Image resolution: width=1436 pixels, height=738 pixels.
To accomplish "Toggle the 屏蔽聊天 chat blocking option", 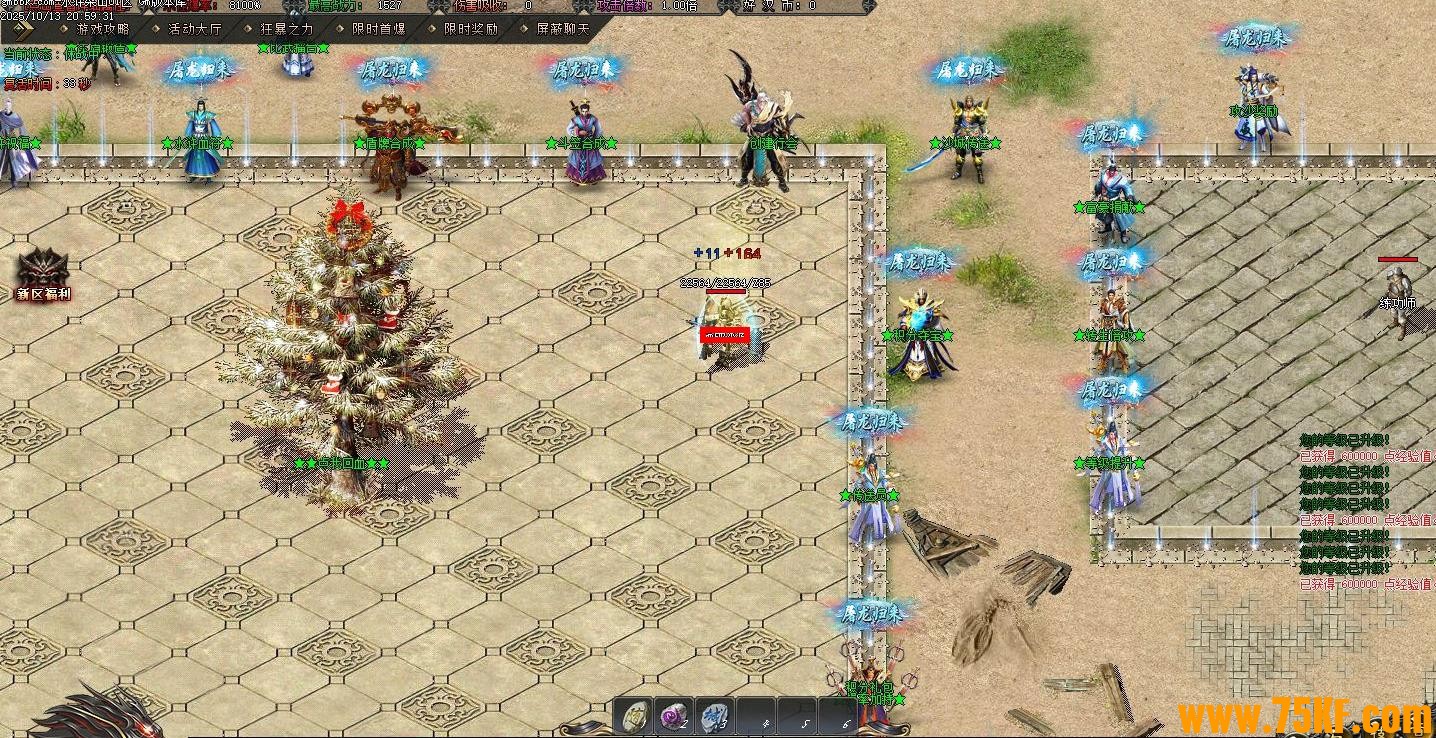I will coord(562,29).
